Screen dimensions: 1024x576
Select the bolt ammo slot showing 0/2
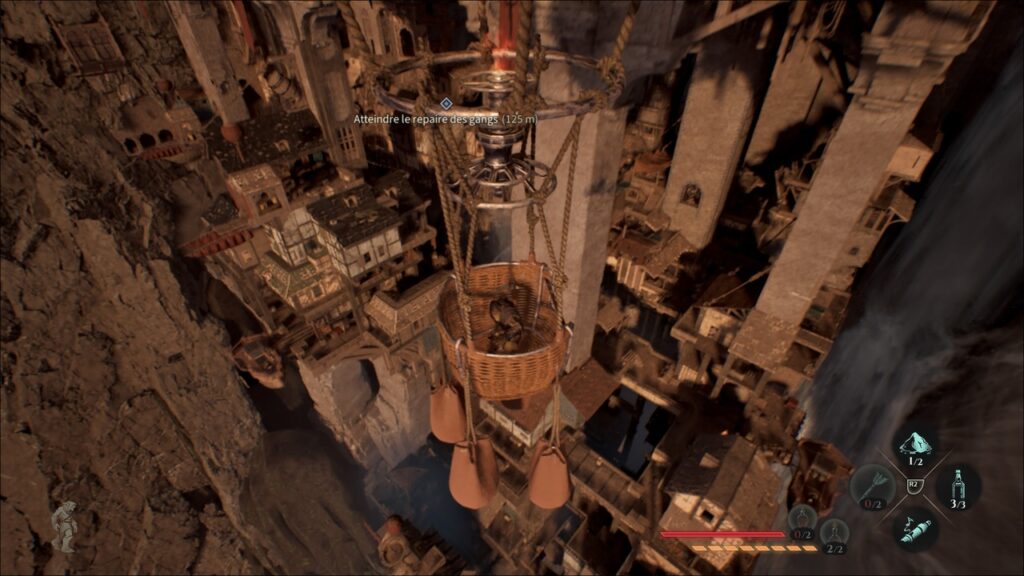click(872, 487)
